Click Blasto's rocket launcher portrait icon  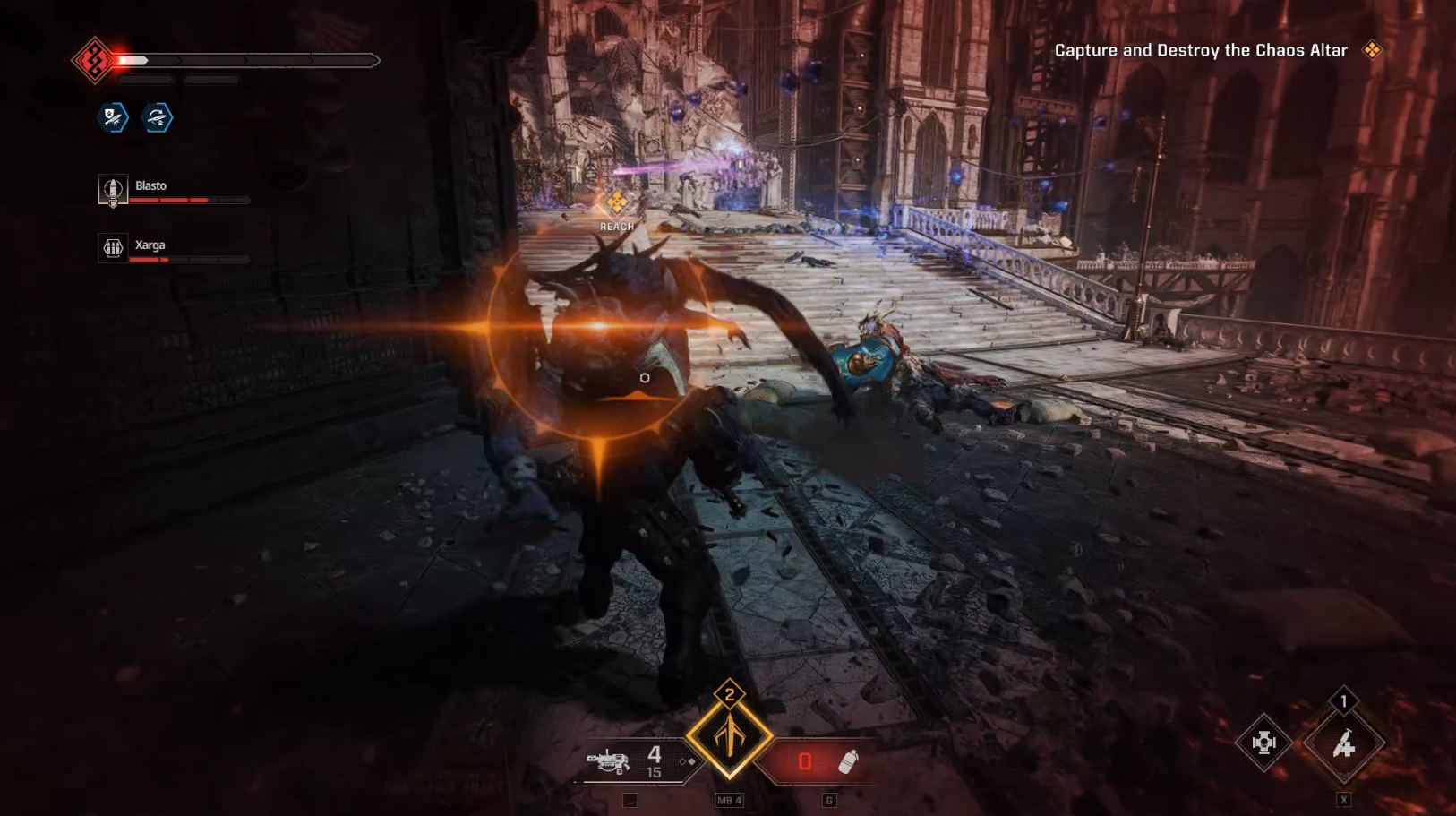[x=113, y=191]
